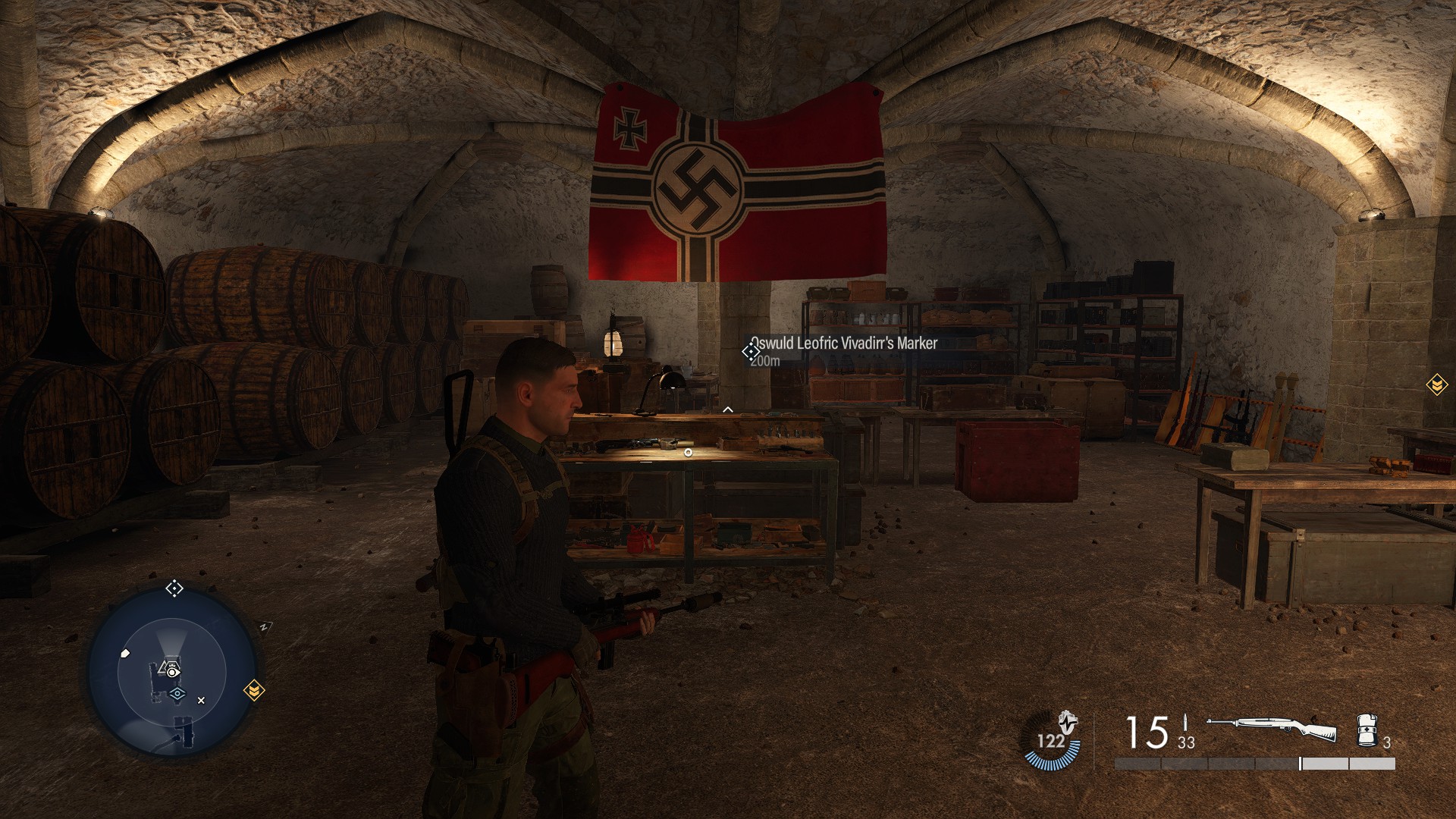Use the bandage item icon
This screenshot has height=819, width=1456.
coord(1366,730)
